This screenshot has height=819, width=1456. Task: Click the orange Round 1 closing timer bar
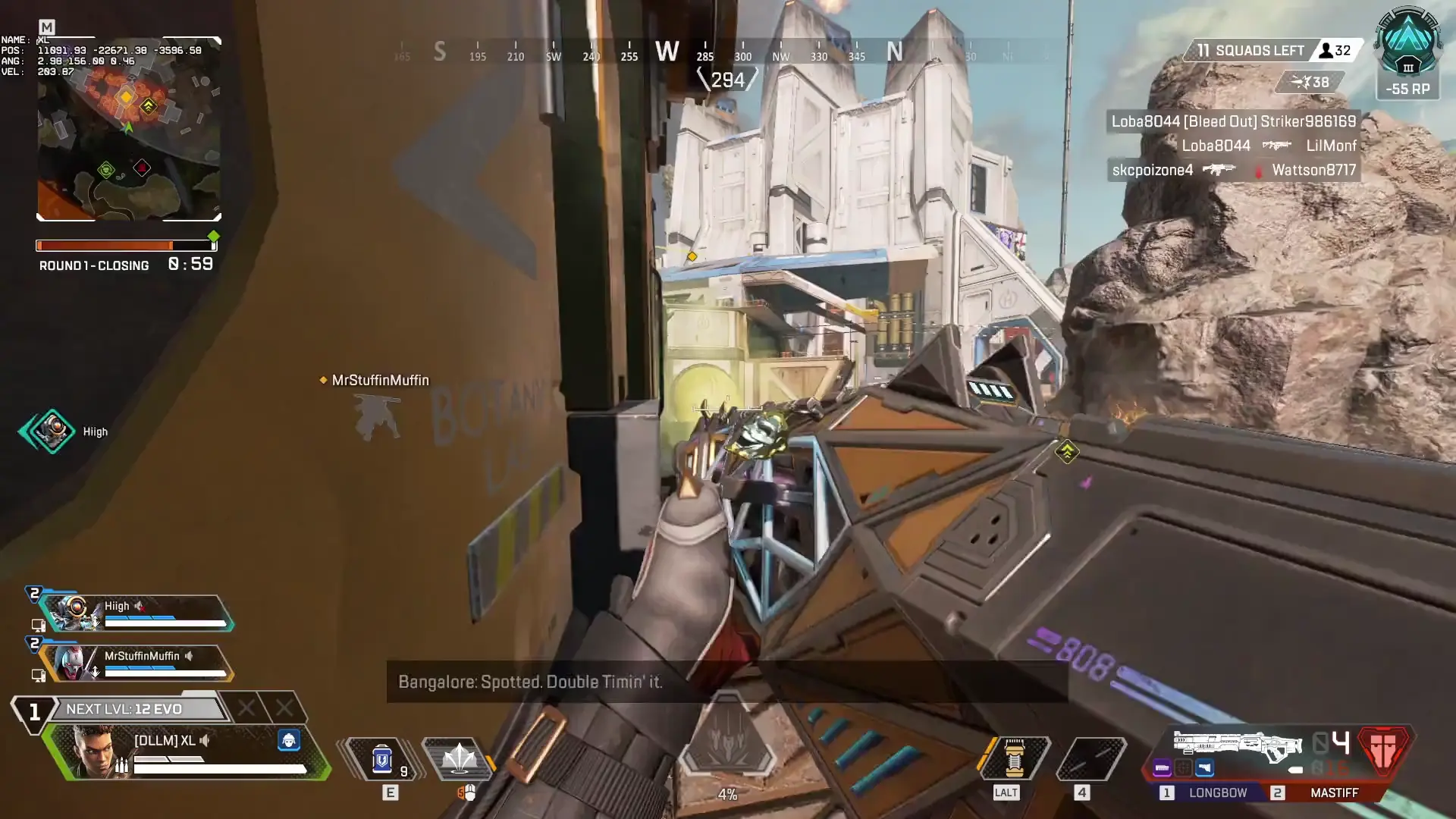click(x=106, y=246)
